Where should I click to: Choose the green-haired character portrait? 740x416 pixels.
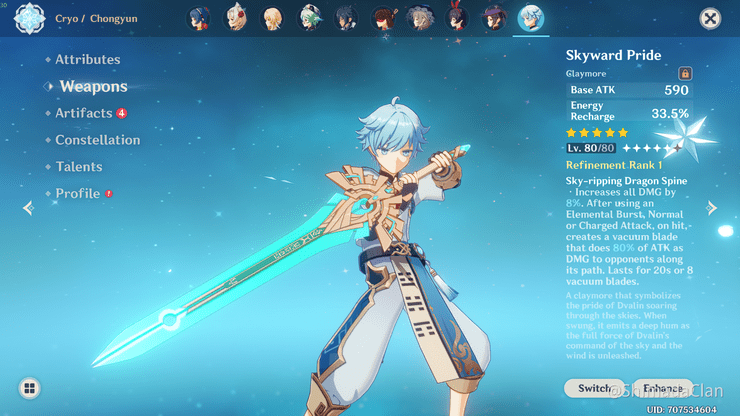[x=310, y=18]
